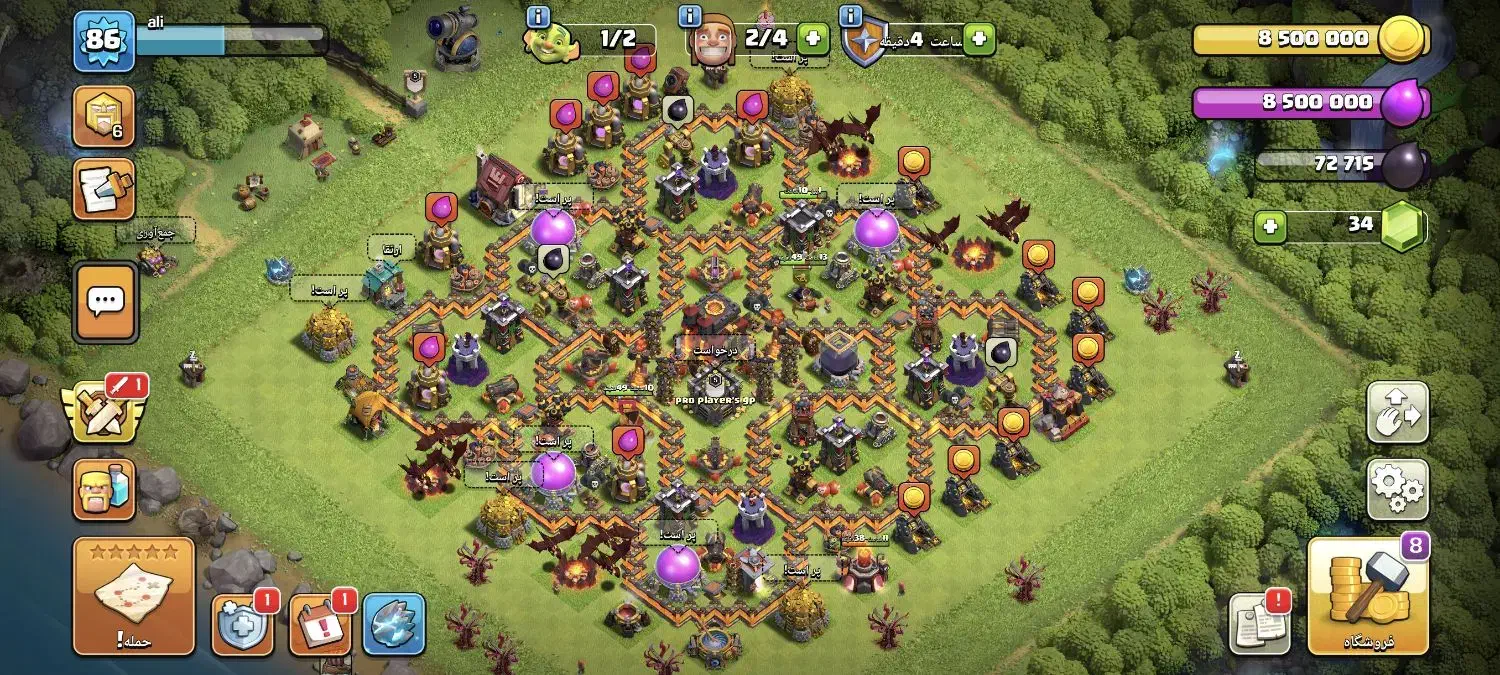Add gems with the green plus

point(1271,227)
